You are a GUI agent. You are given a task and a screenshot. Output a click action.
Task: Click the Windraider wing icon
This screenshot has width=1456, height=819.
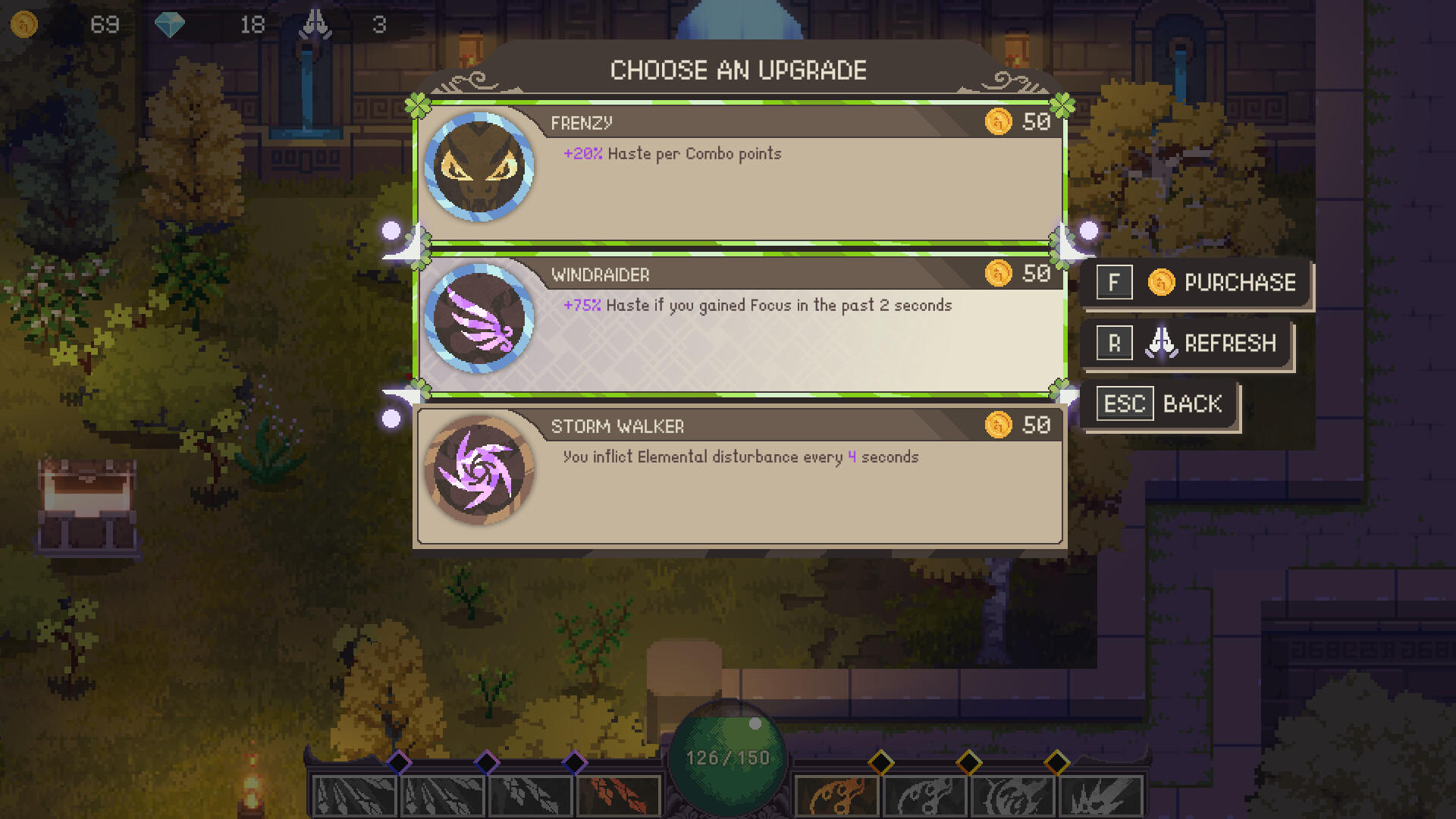click(480, 319)
